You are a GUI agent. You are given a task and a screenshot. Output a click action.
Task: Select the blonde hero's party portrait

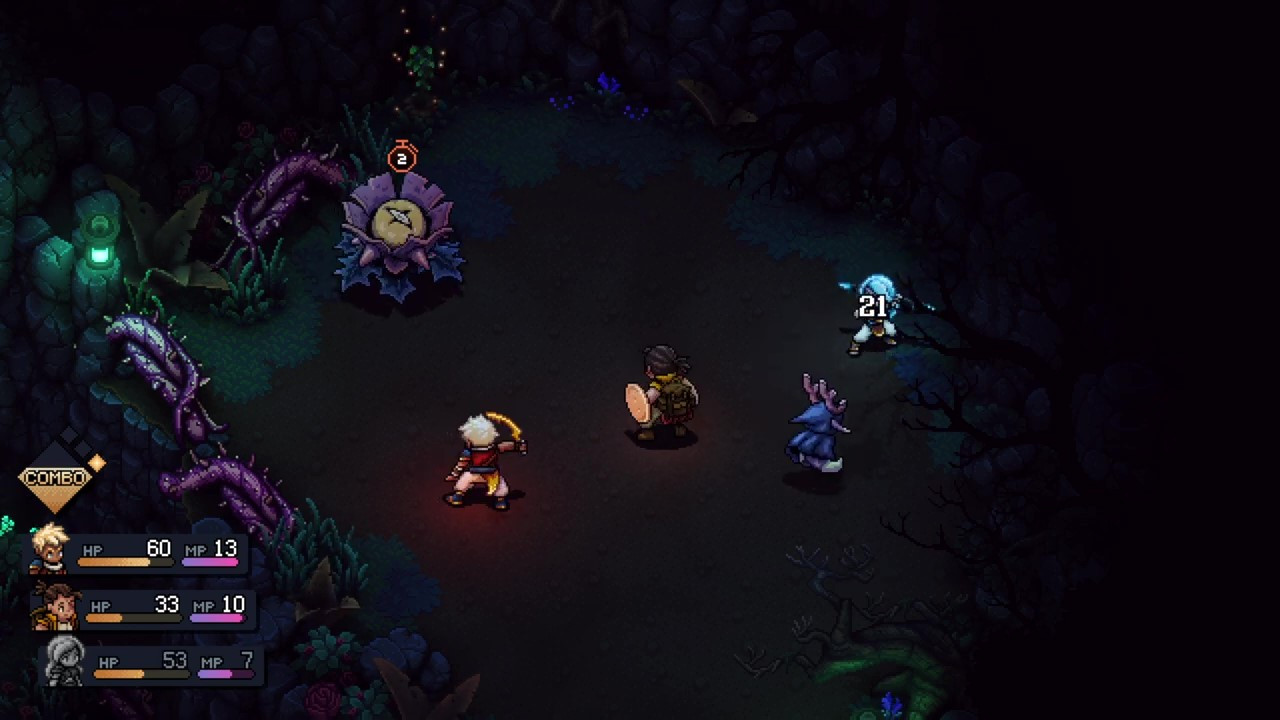(x=49, y=548)
